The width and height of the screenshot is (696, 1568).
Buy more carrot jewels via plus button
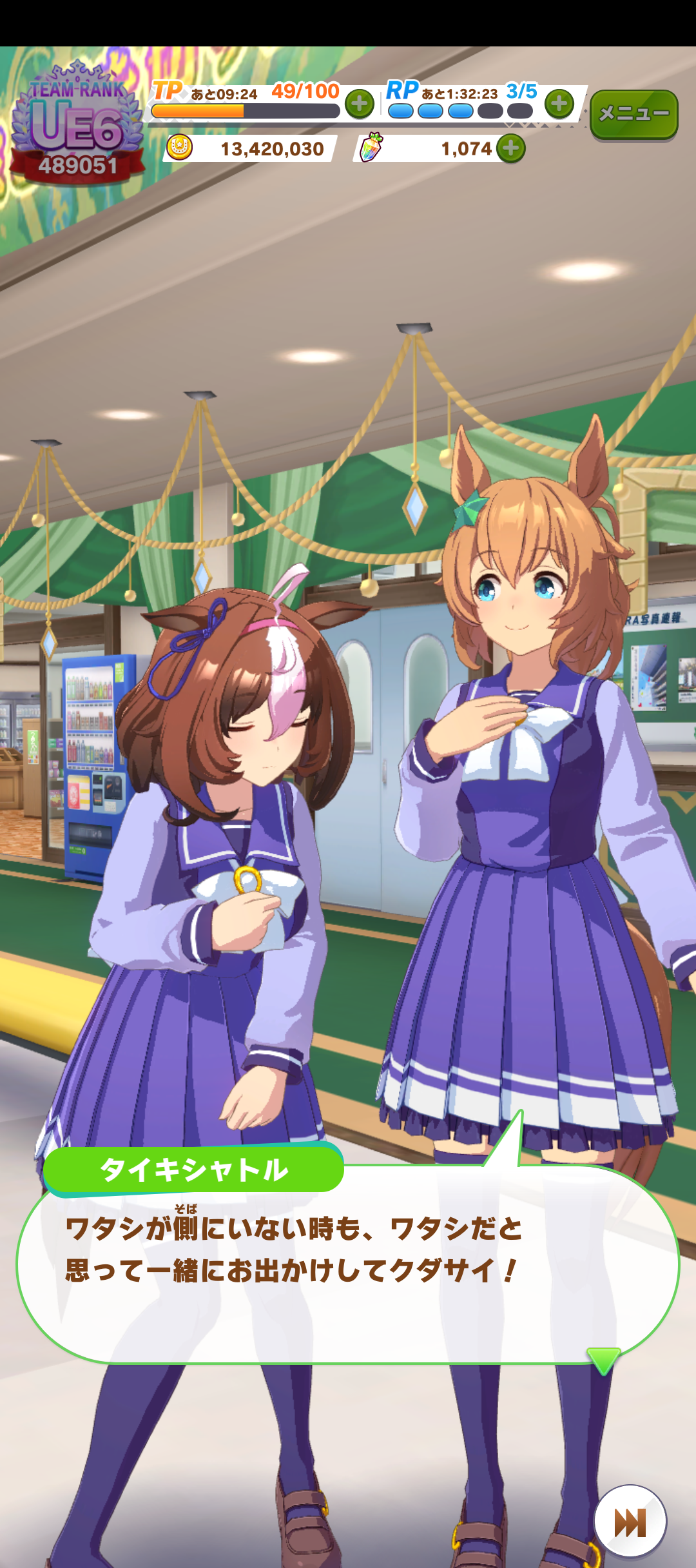pyautogui.click(x=511, y=149)
